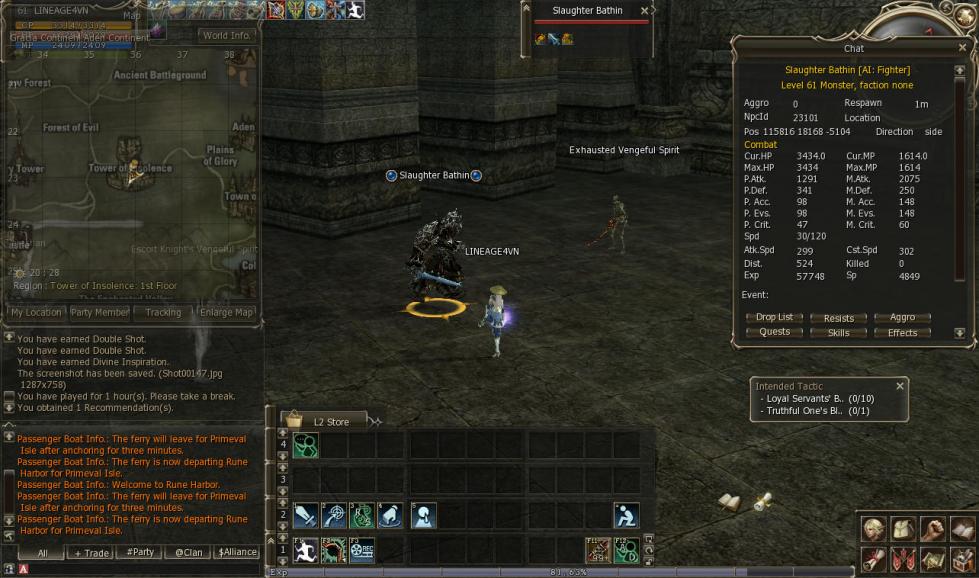Use the sword attack skill in slot 1

[306, 516]
